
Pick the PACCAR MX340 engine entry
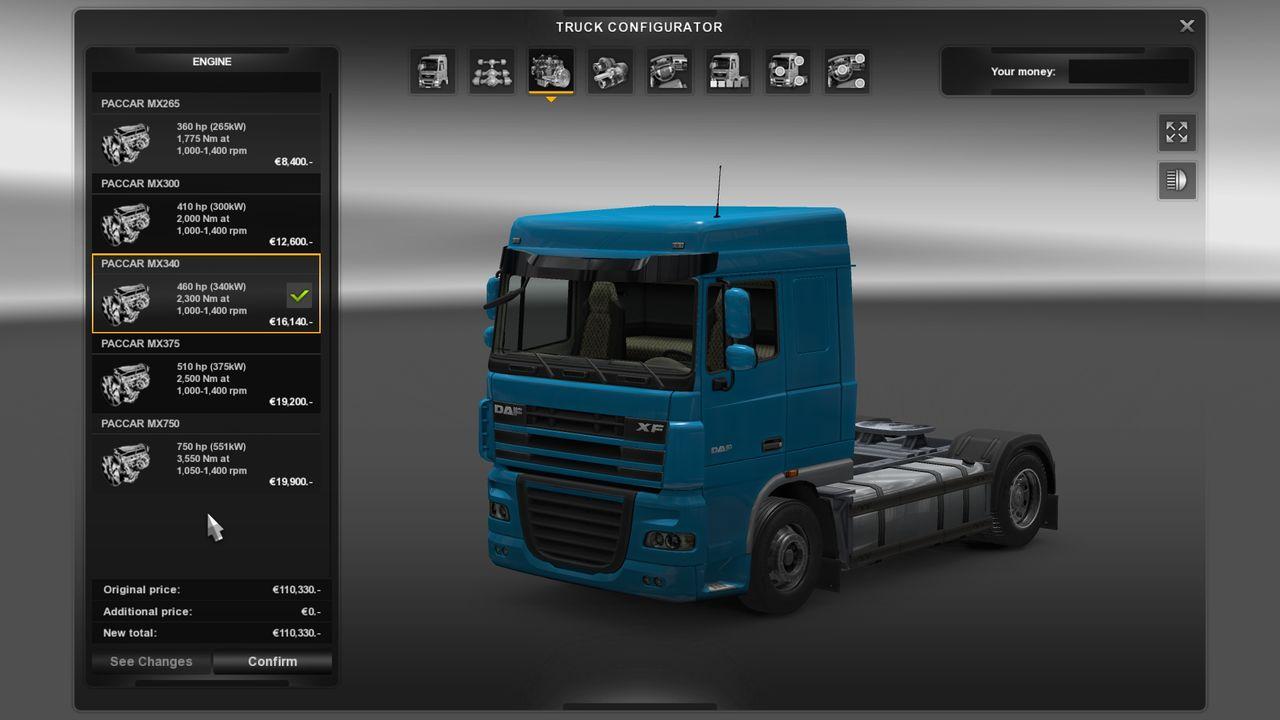pos(206,302)
